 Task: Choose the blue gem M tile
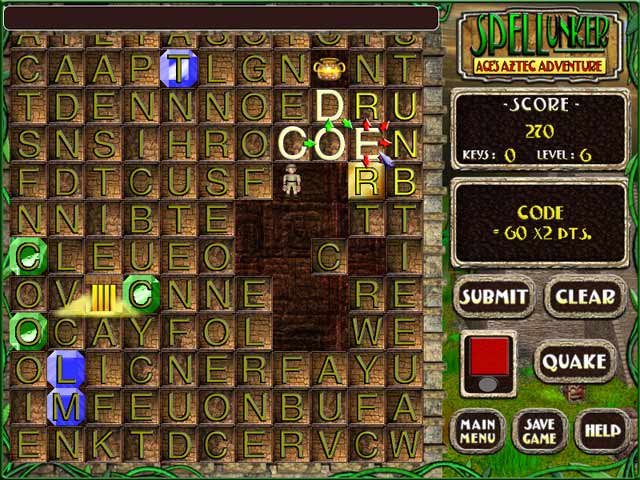click(66, 407)
